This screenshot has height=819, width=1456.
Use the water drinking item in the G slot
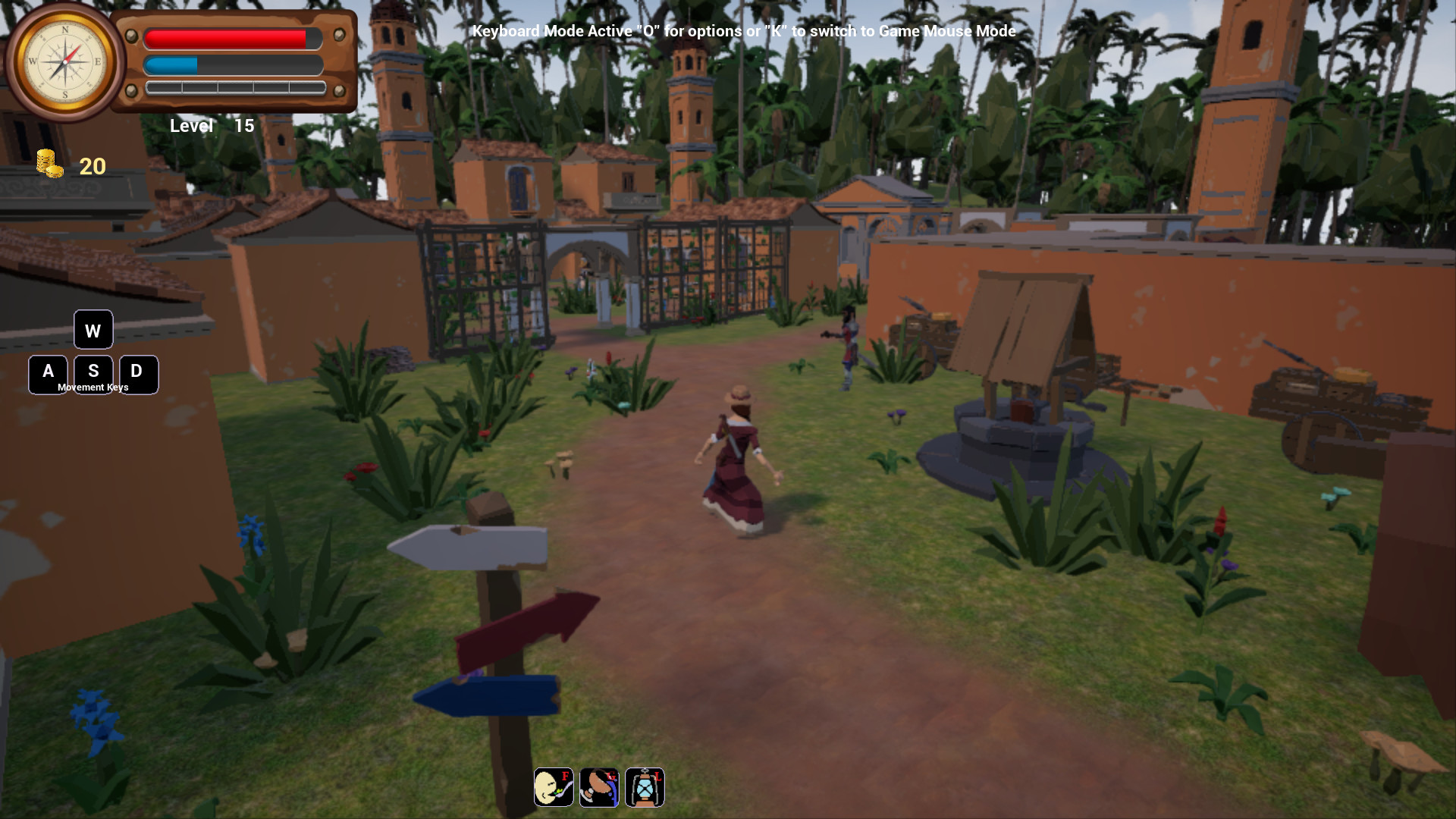[x=599, y=787]
